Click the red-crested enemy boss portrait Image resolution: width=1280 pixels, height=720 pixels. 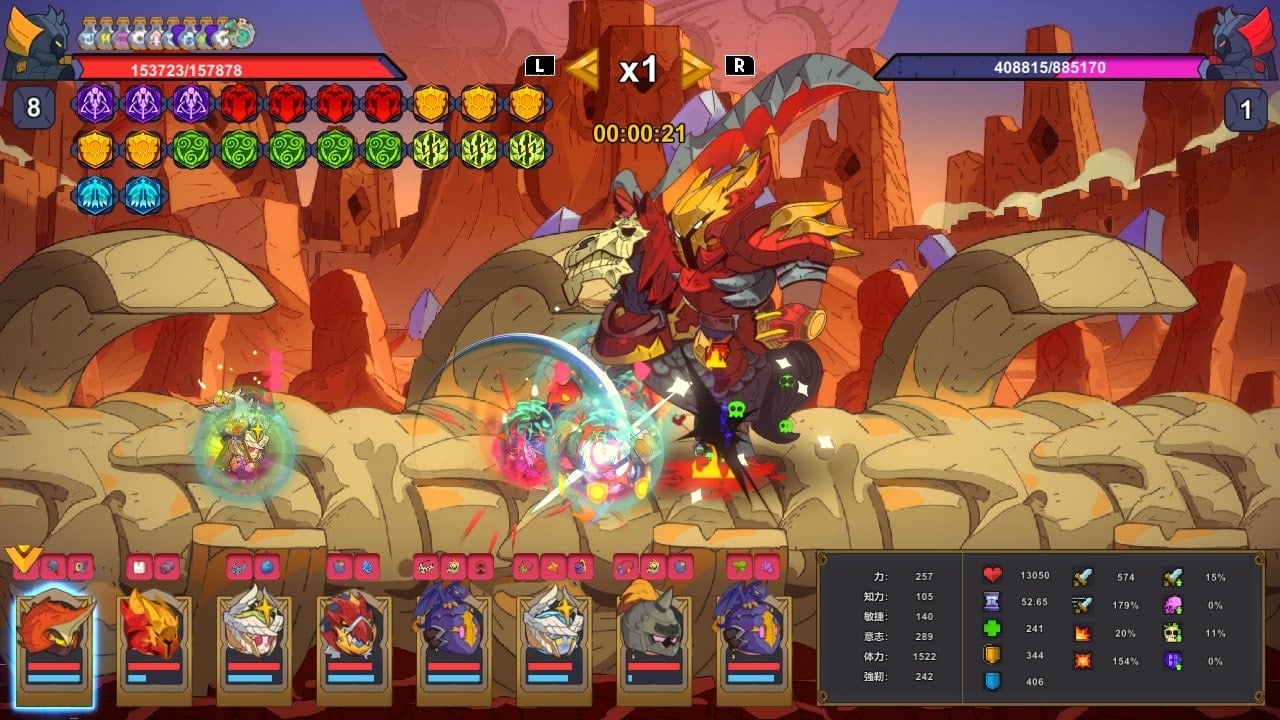1243,42
